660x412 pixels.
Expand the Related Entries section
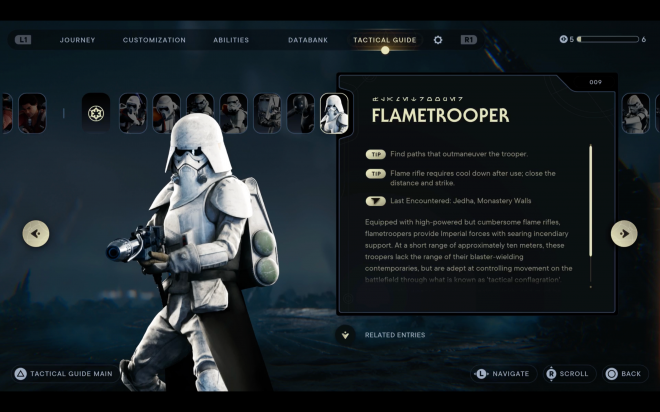[346, 335]
